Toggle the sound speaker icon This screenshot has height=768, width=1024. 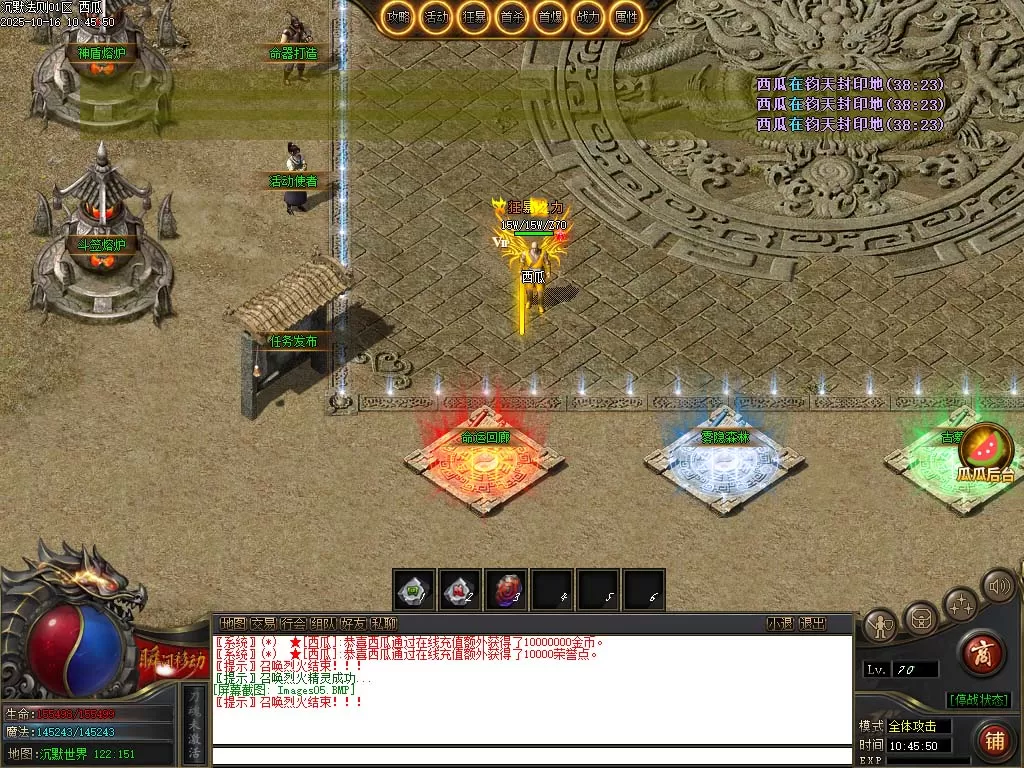(997, 585)
